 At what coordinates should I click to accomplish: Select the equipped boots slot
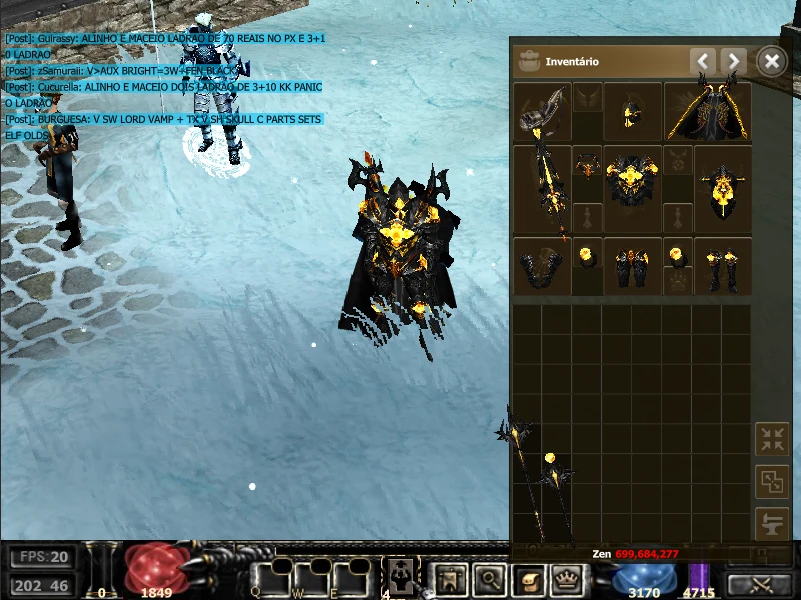pos(721,266)
